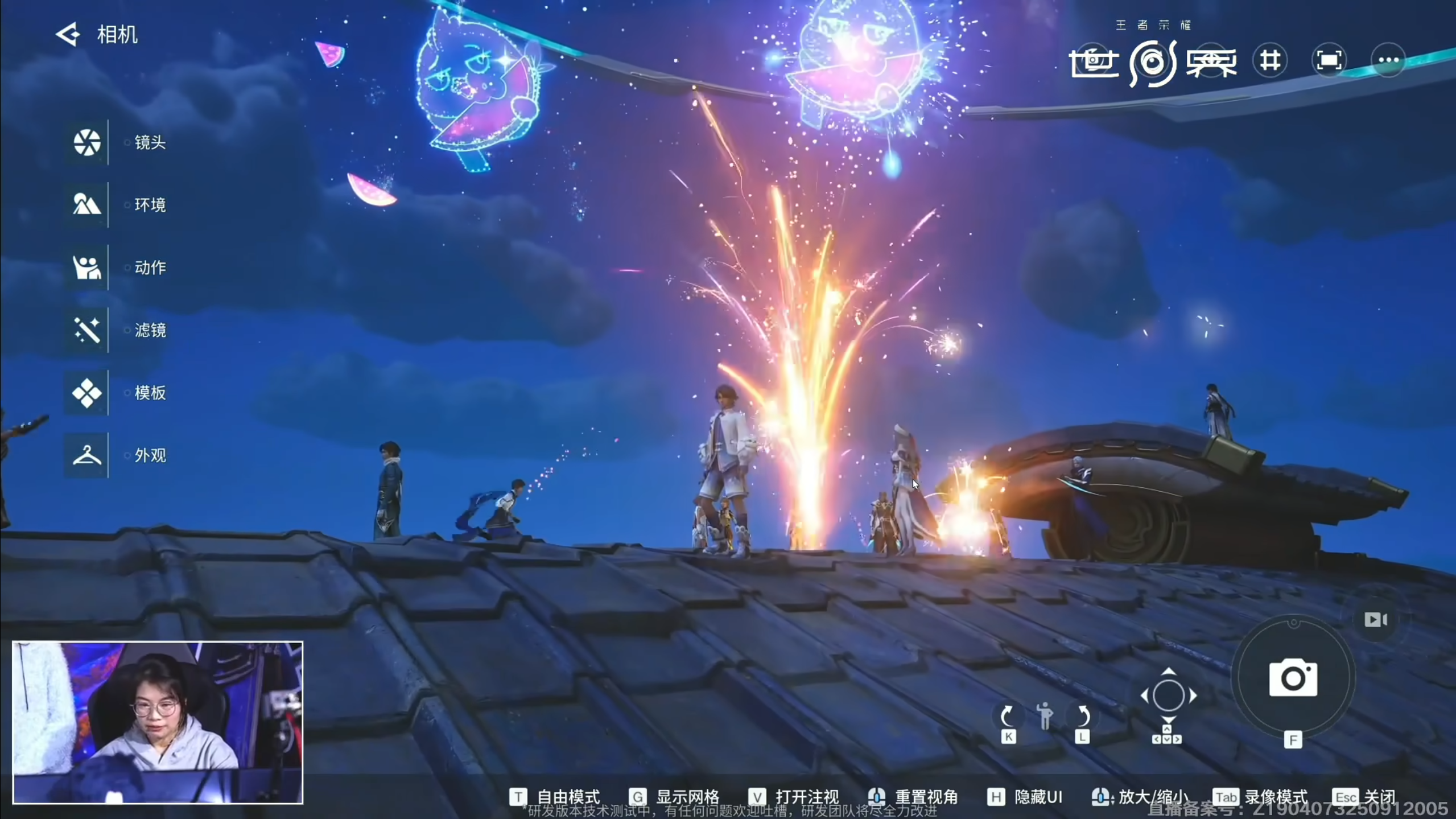Go back using the 相机 back arrow

click(68, 35)
